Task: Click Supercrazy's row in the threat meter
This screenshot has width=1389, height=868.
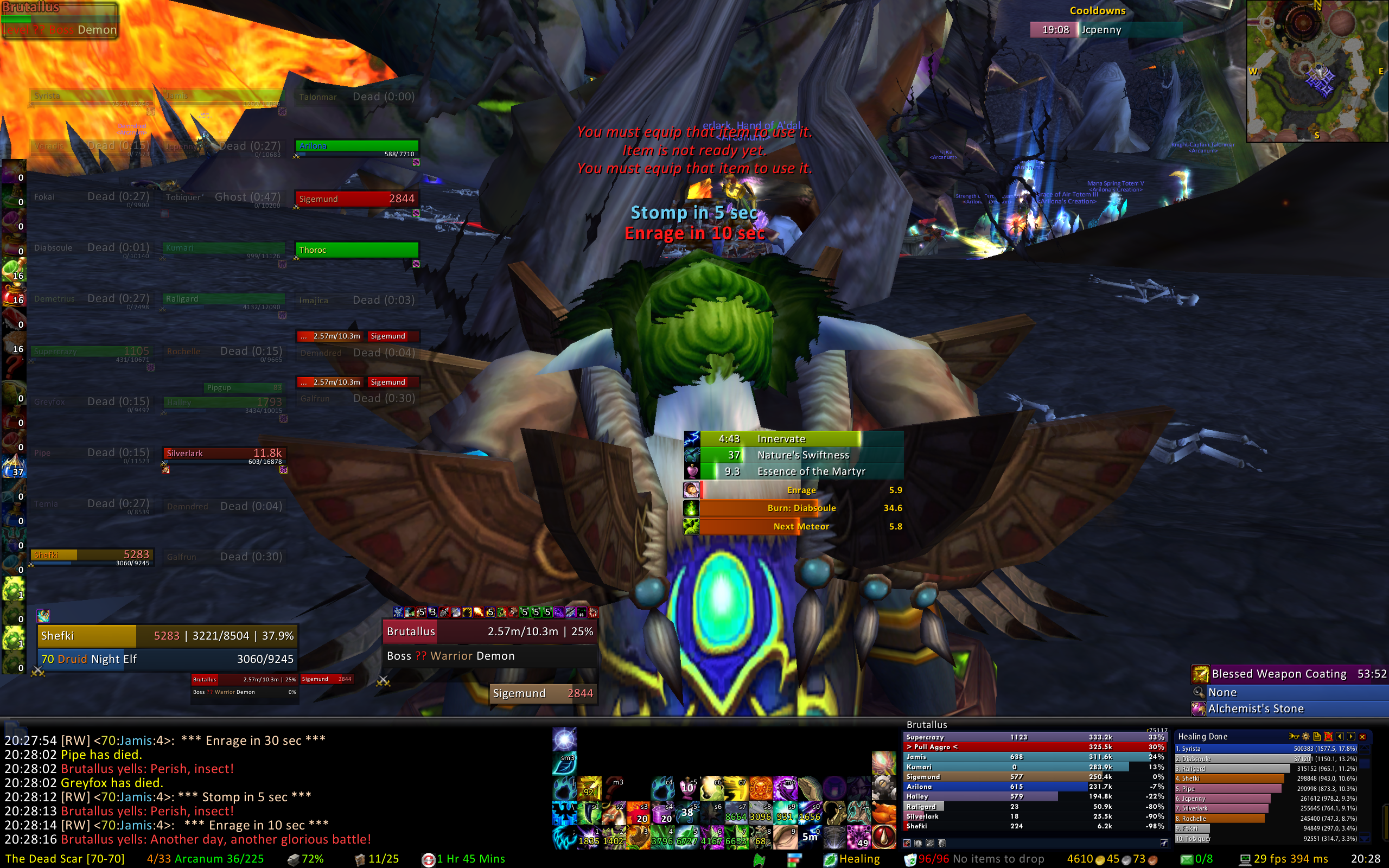Action: (1033, 737)
